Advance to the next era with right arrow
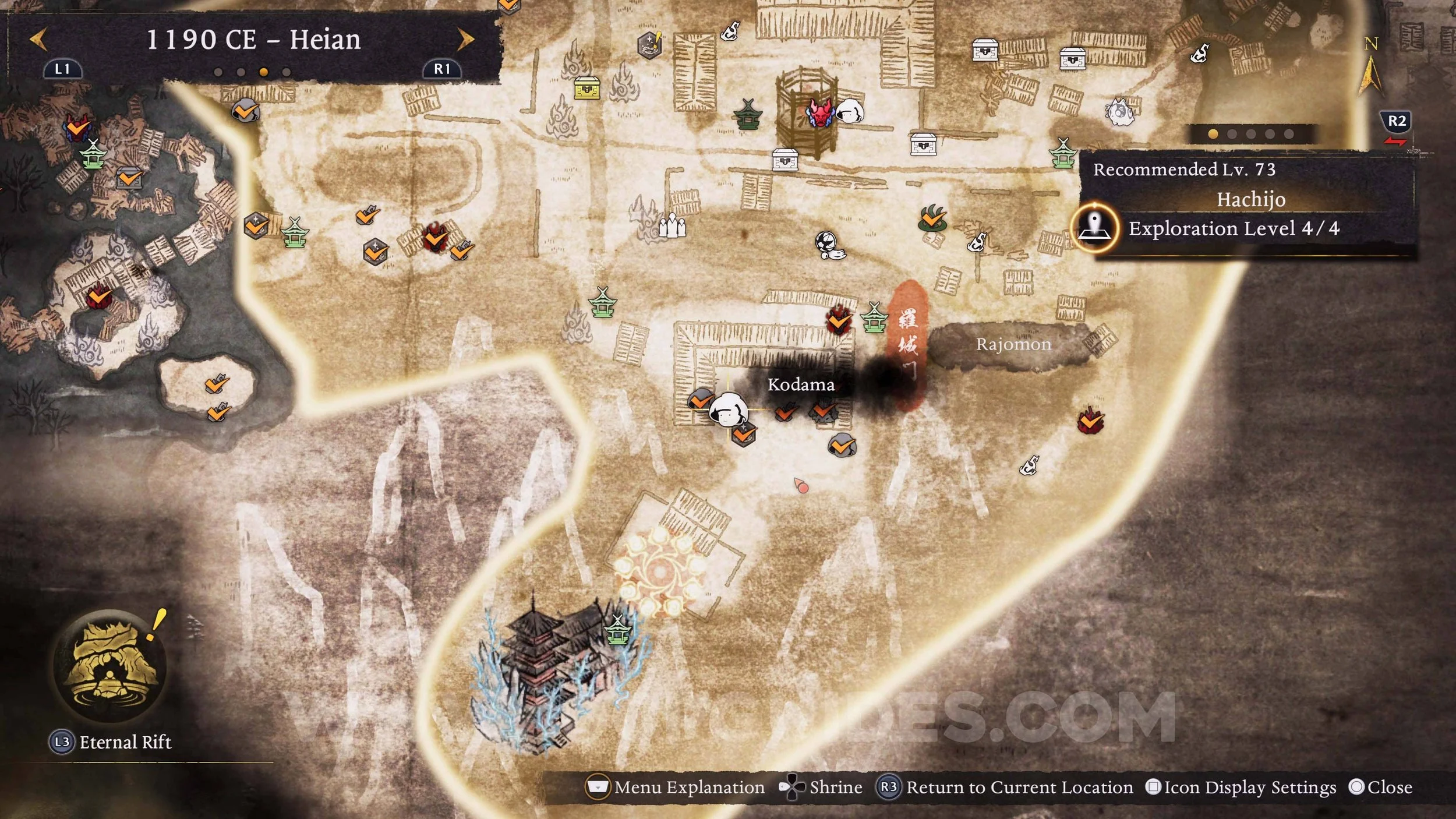The height and width of the screenshot is (819, 1456). (465, 40)
